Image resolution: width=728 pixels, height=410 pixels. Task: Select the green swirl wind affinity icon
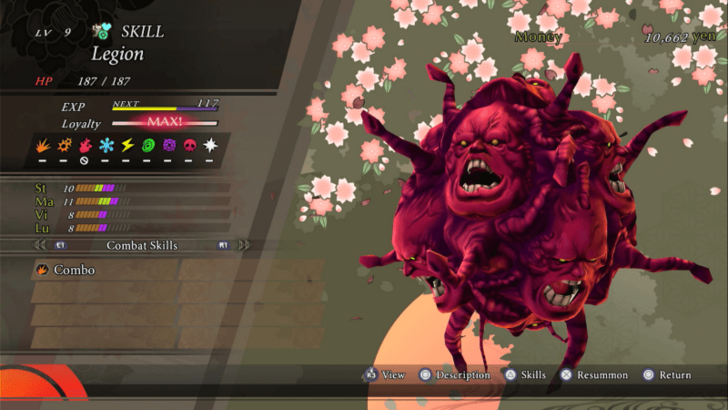[147, 146]
